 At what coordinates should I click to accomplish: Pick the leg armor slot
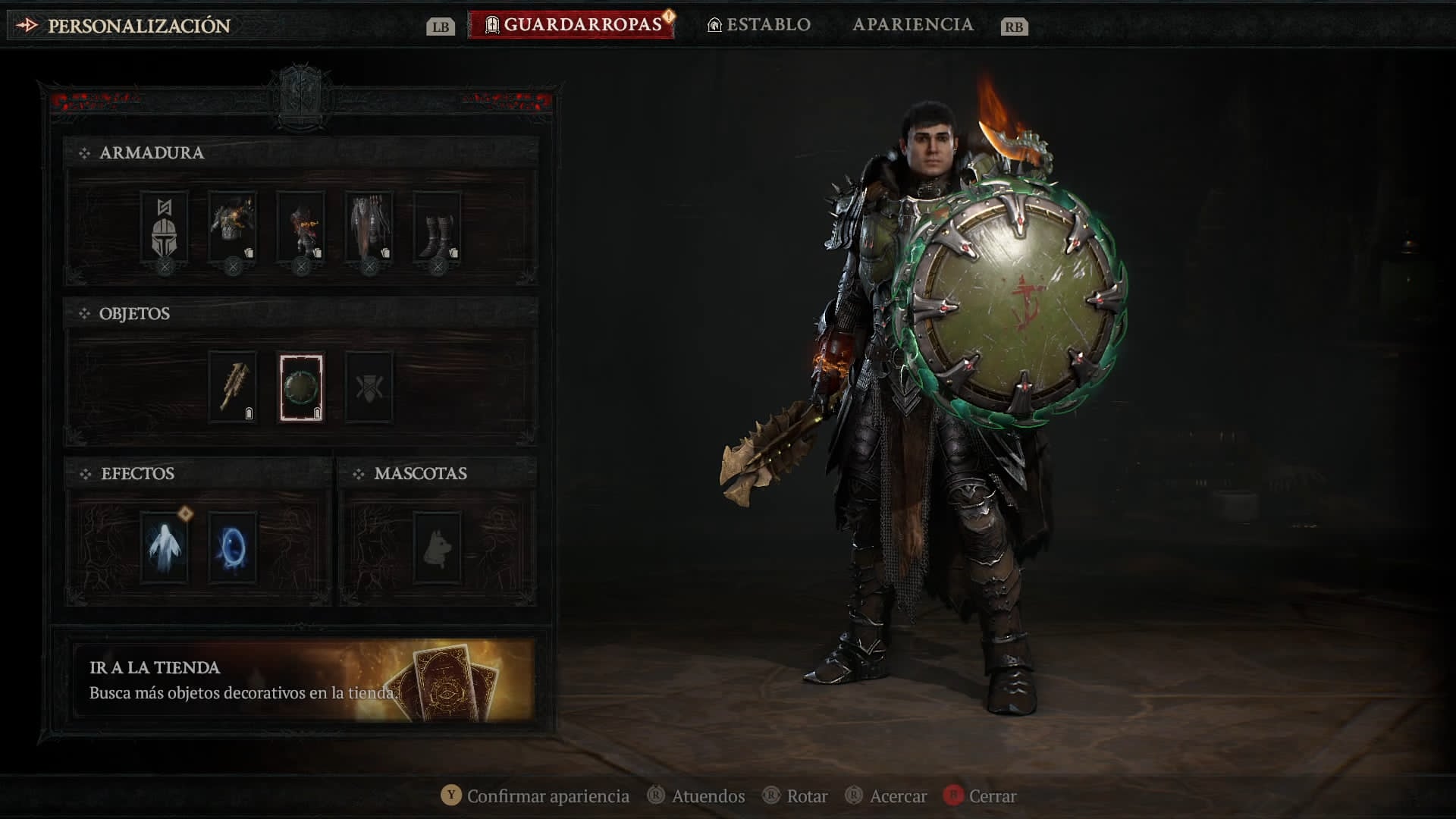[x=369, y=227]
